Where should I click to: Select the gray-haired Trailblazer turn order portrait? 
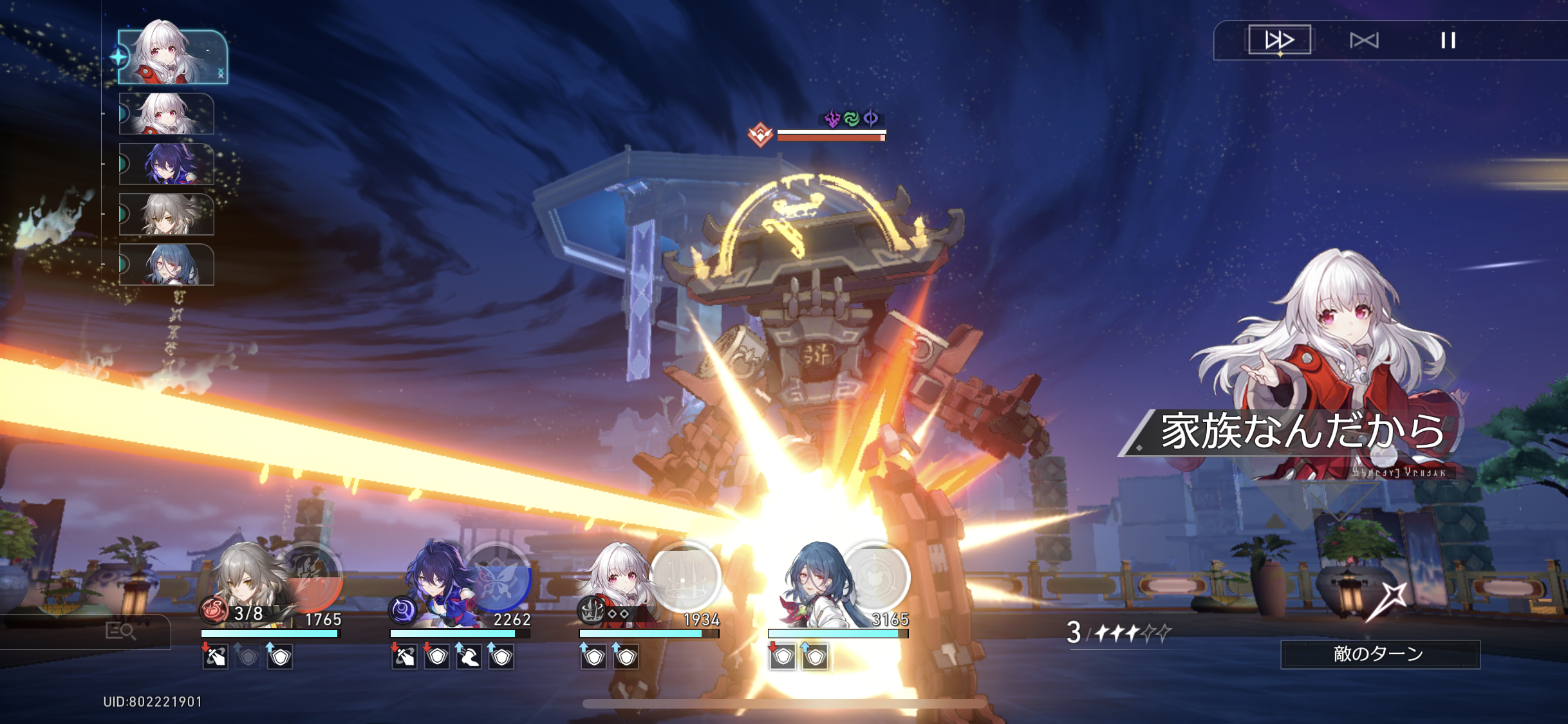[x=167, y=214]
